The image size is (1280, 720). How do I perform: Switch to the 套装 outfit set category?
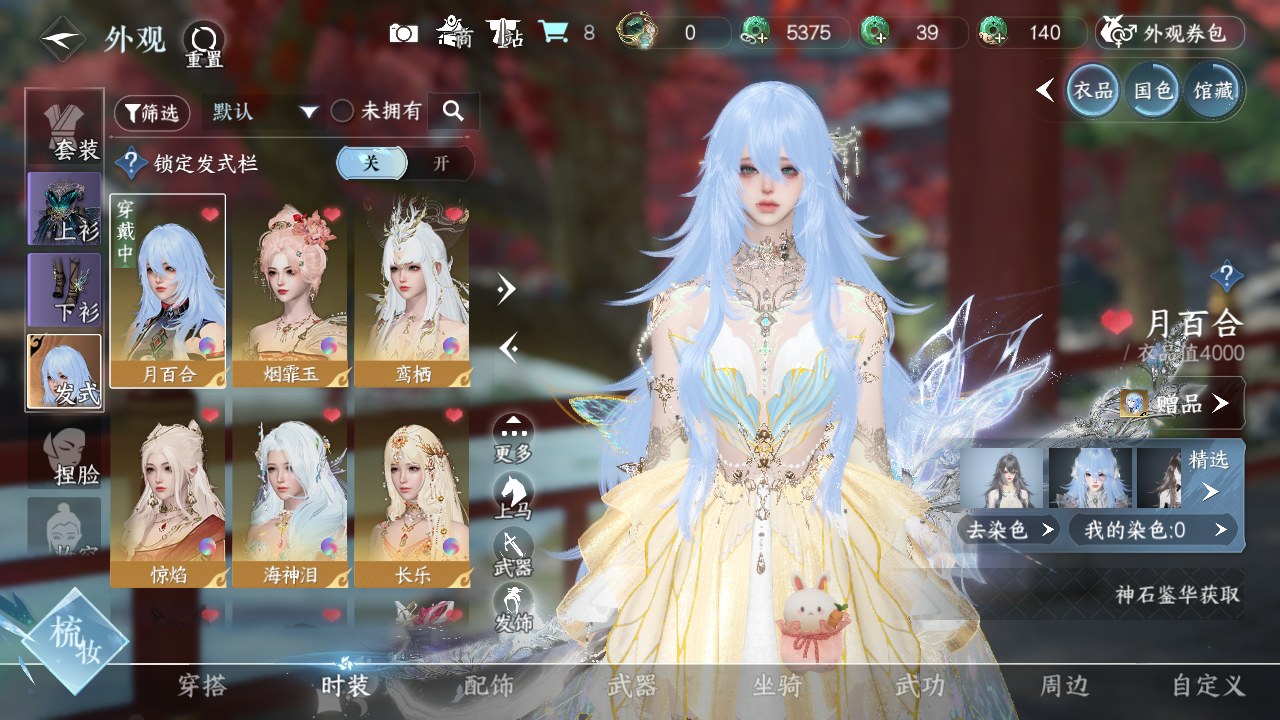coord(65,129)
